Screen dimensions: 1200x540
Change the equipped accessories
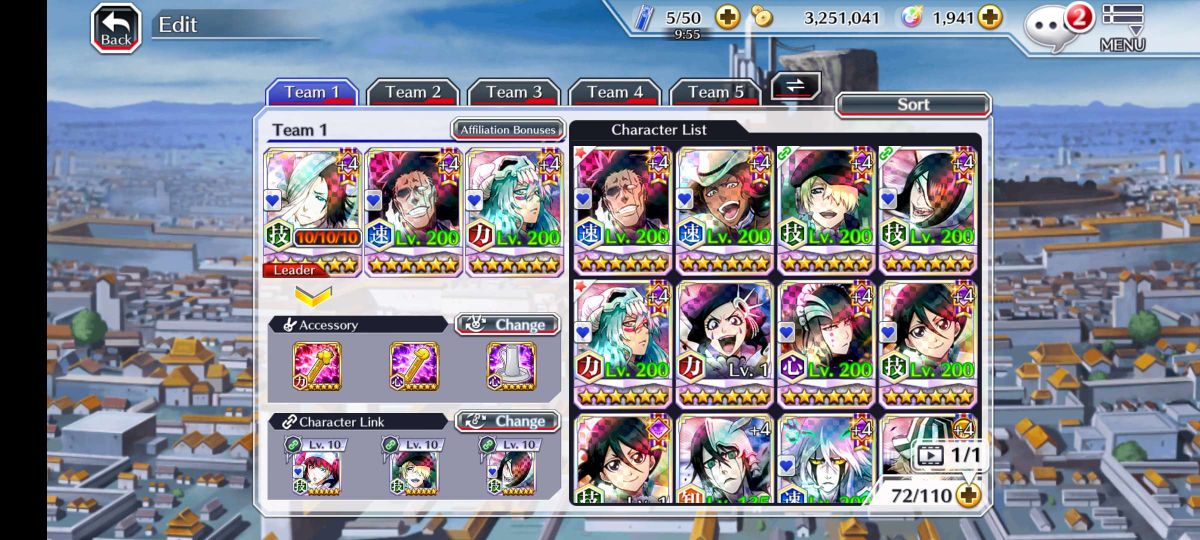(508, 325)
